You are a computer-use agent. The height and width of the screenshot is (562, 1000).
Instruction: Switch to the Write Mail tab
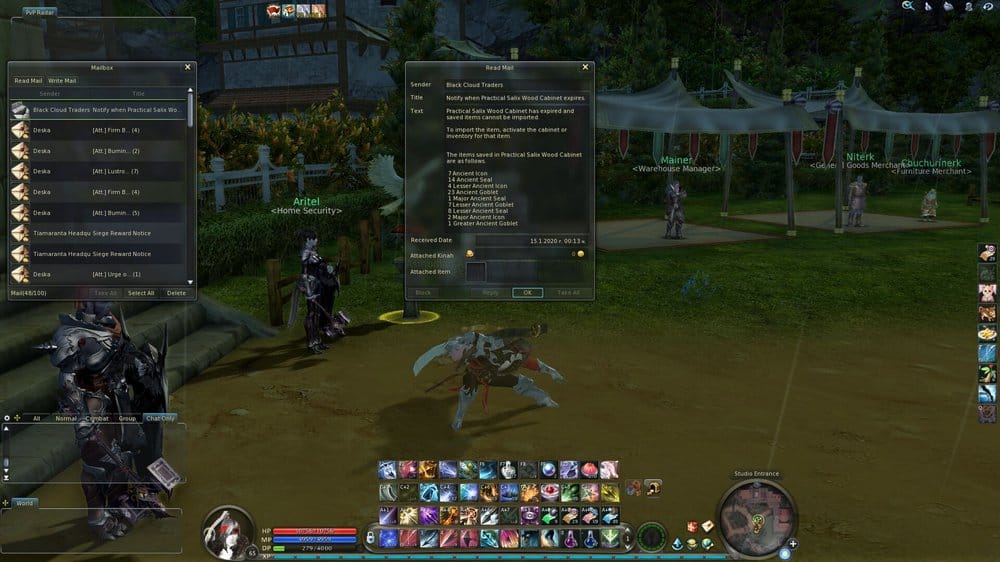63,80
